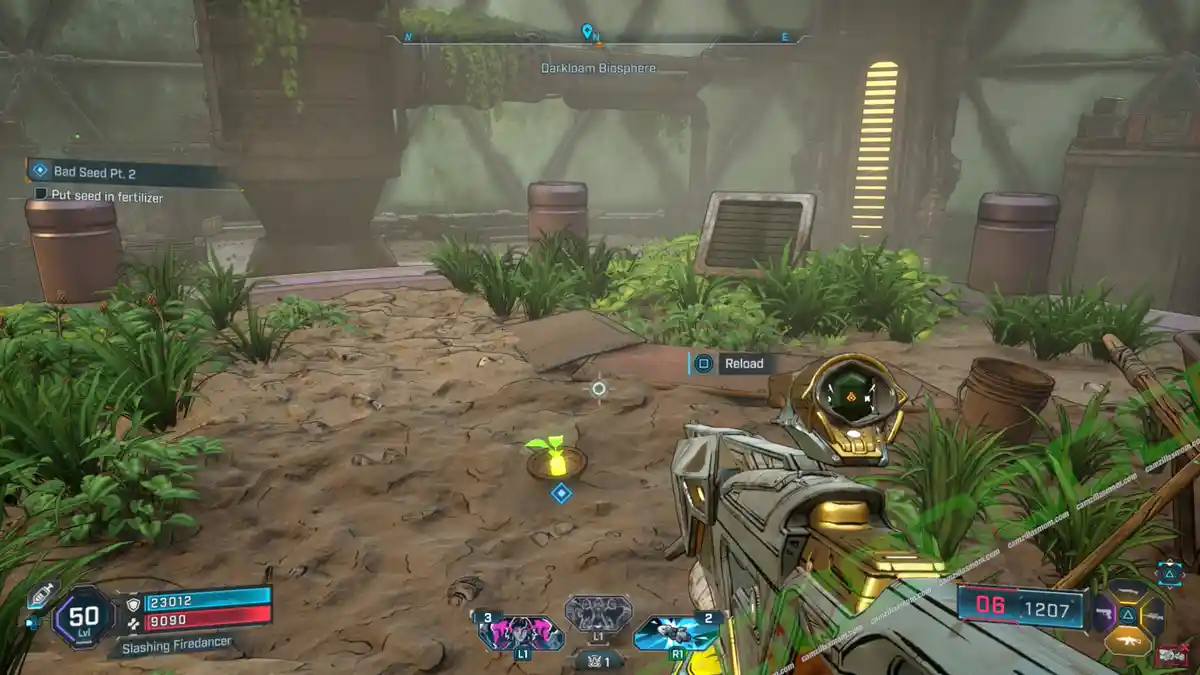Tick the Put seed in fertilizer objective

tap(41, 194)
